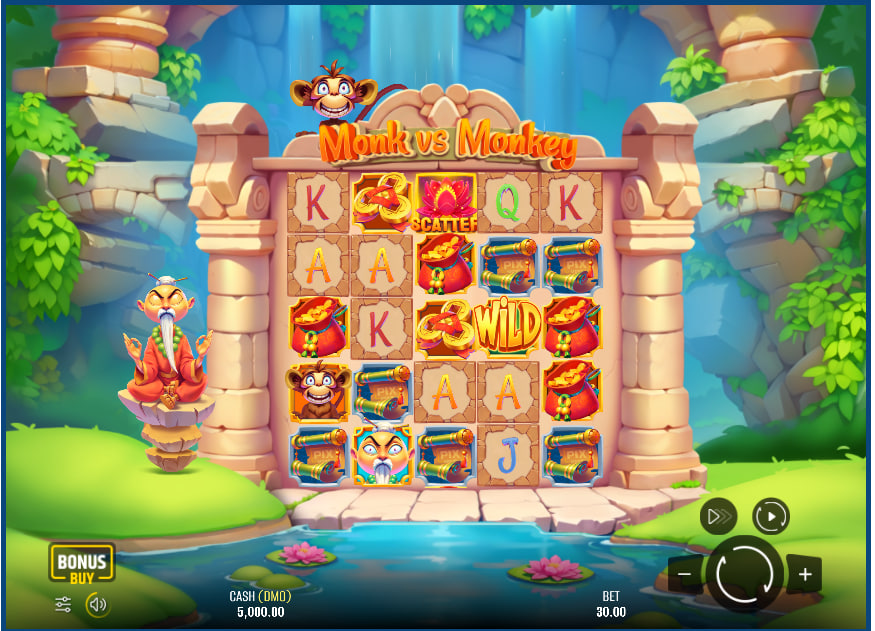
Task: Start autoplay with the circular play button
Action: pyautogui.click(x=771, y=516)
